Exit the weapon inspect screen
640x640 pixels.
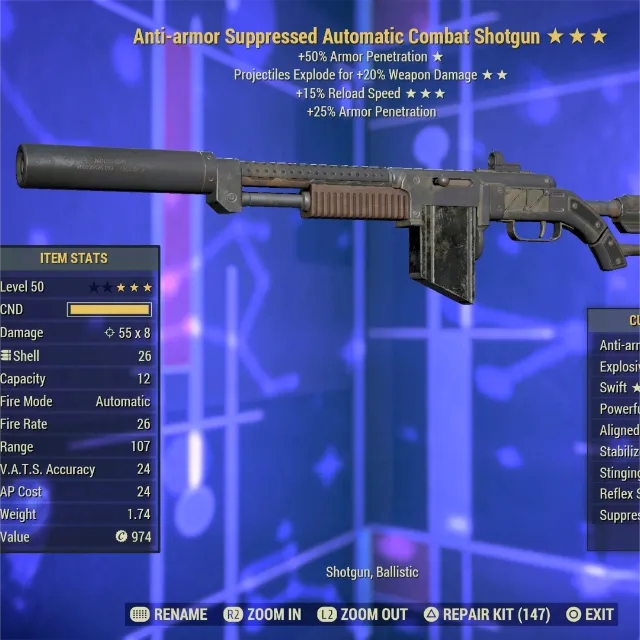590,614
